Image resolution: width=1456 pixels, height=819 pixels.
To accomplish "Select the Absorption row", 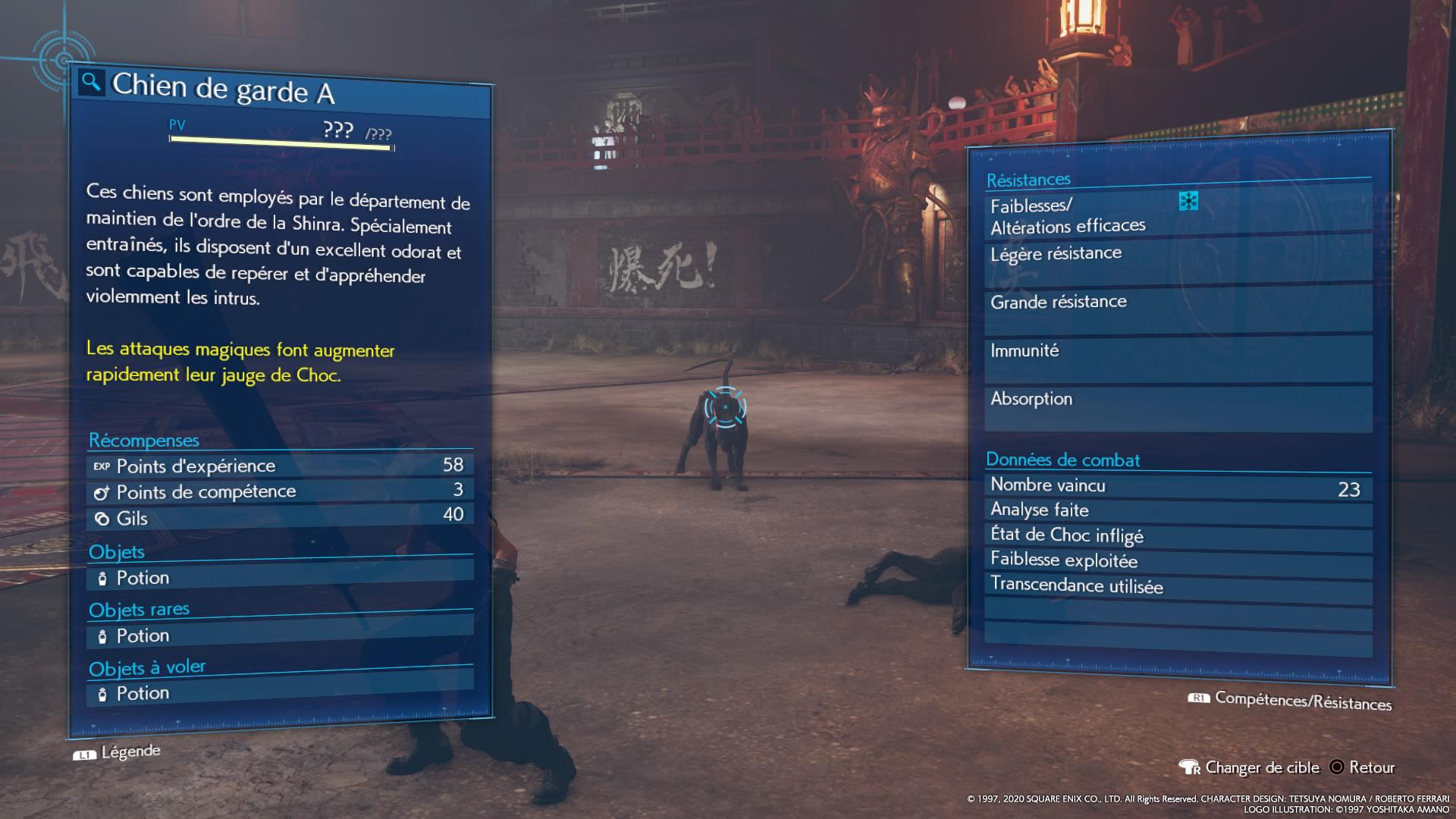I will point(1178,408).
